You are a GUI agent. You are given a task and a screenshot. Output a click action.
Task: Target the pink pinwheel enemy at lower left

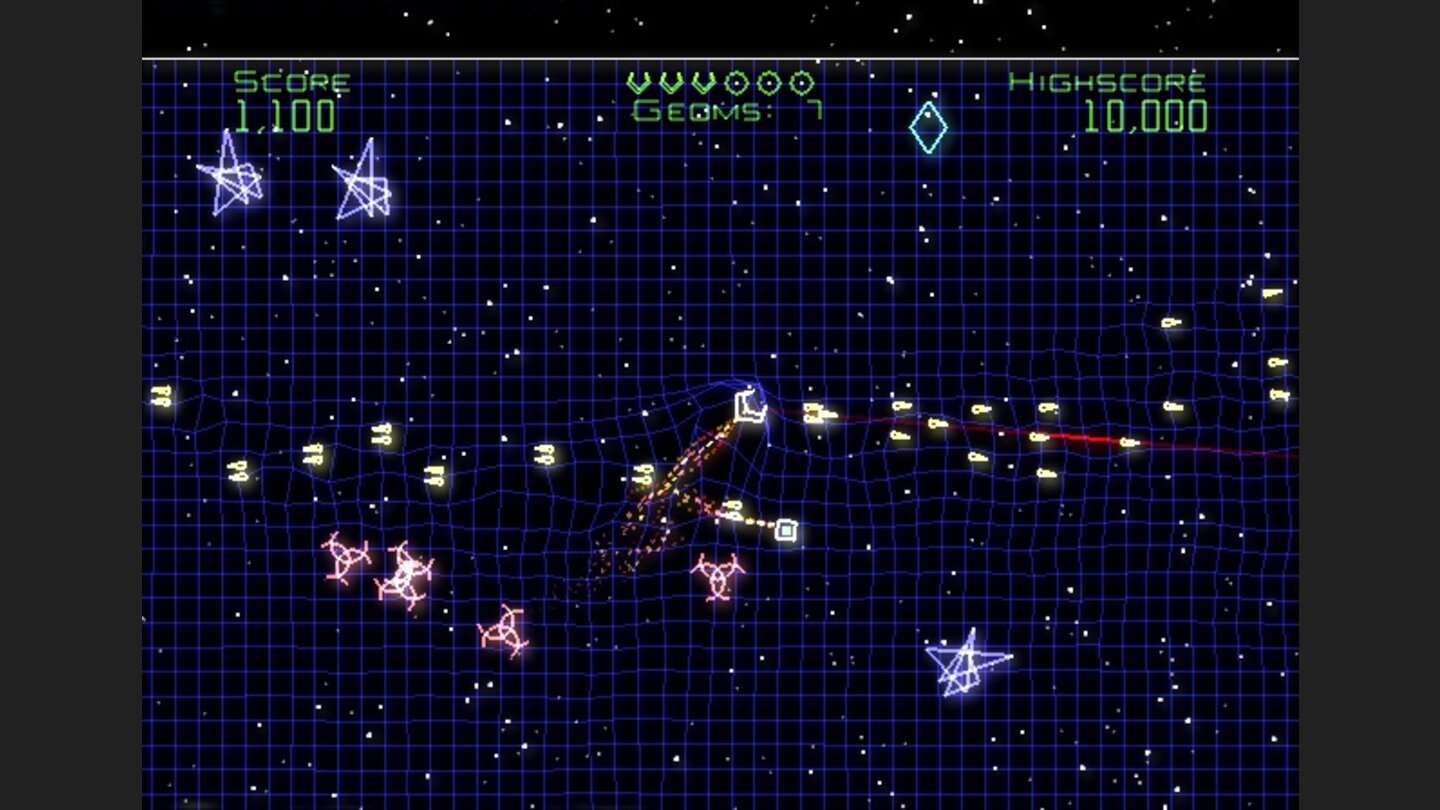(x=345, y=558)
